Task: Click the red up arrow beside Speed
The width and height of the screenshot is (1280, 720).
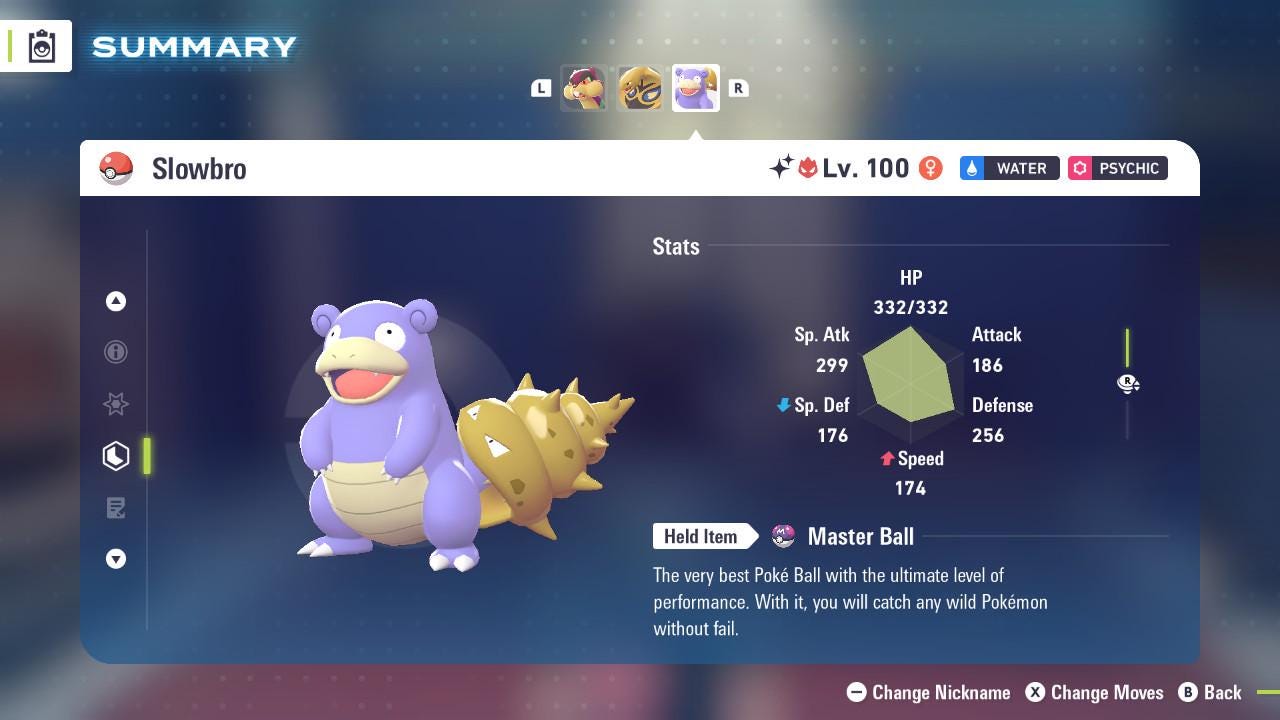Action: point(886,458)
